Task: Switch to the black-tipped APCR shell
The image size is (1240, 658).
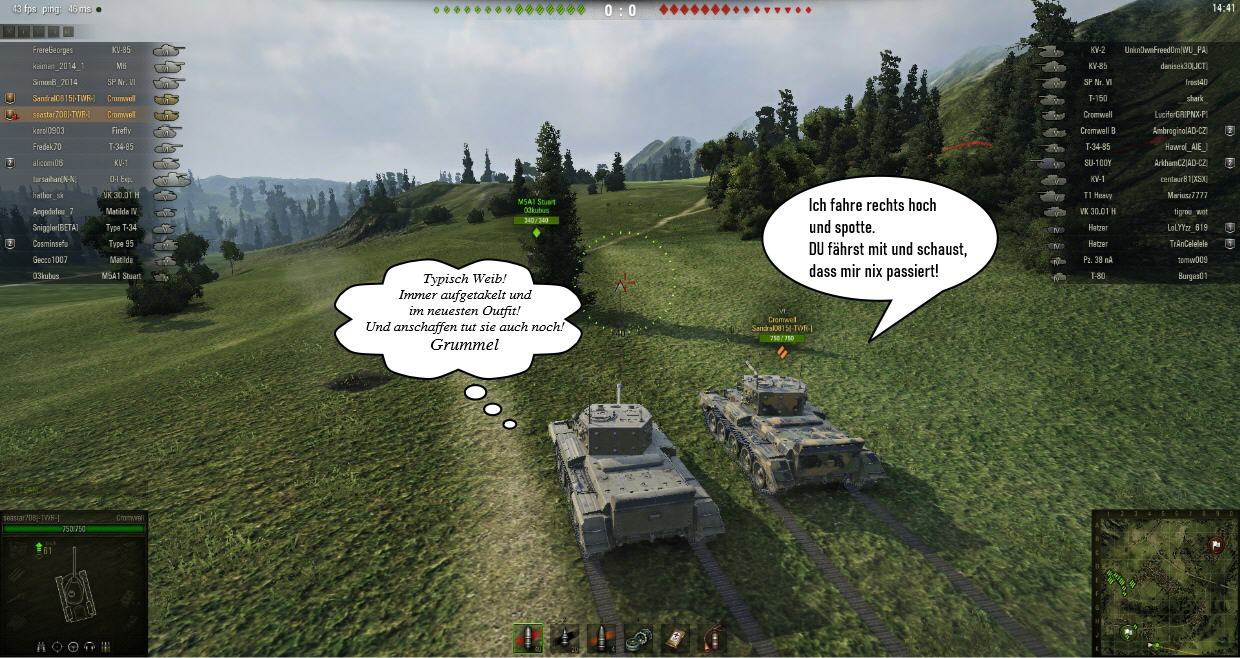Action: click(x=565, y=638)
